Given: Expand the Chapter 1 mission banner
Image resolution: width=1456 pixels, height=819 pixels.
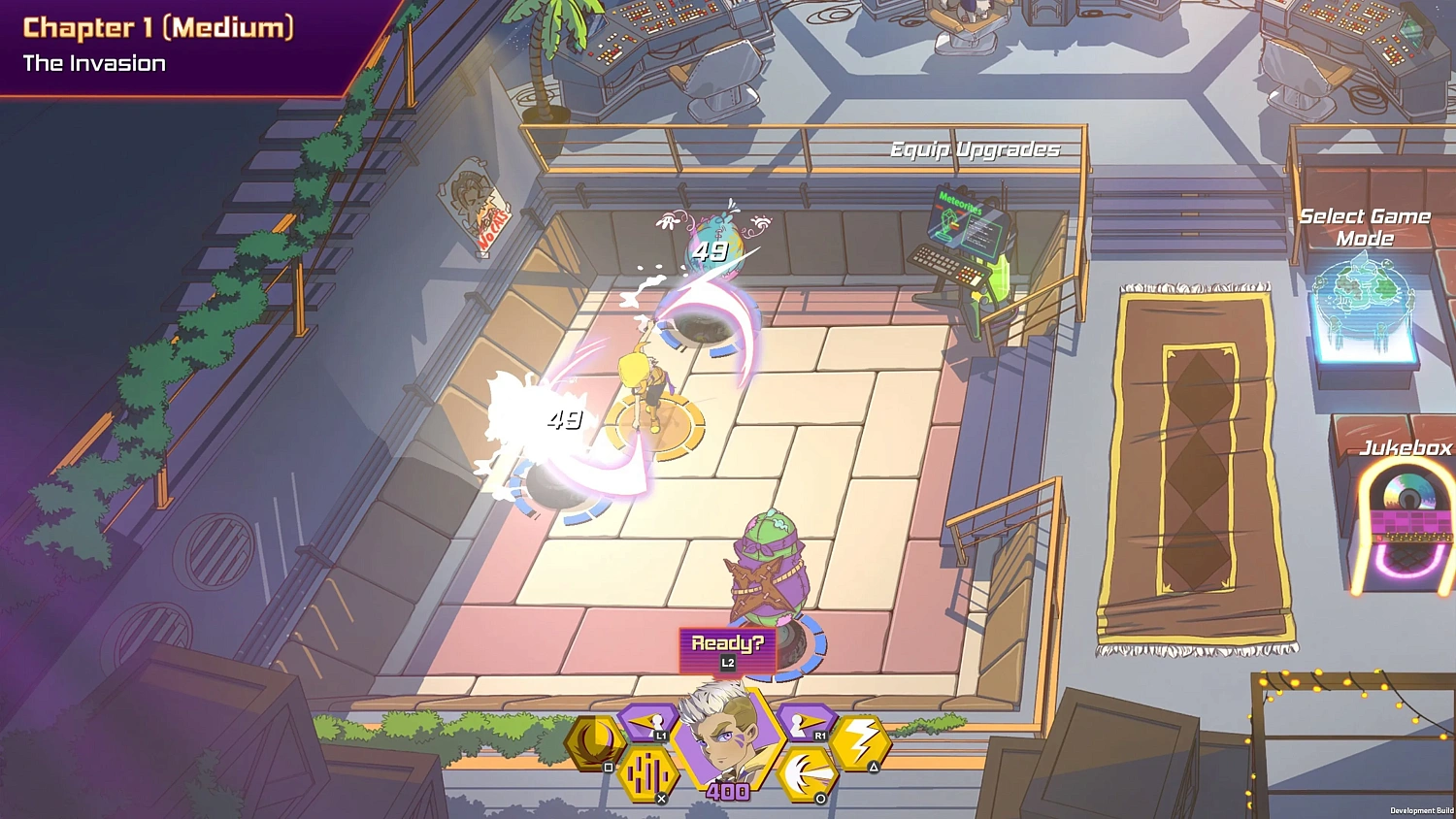Looking at the screenshot, I should coord(158,29).
